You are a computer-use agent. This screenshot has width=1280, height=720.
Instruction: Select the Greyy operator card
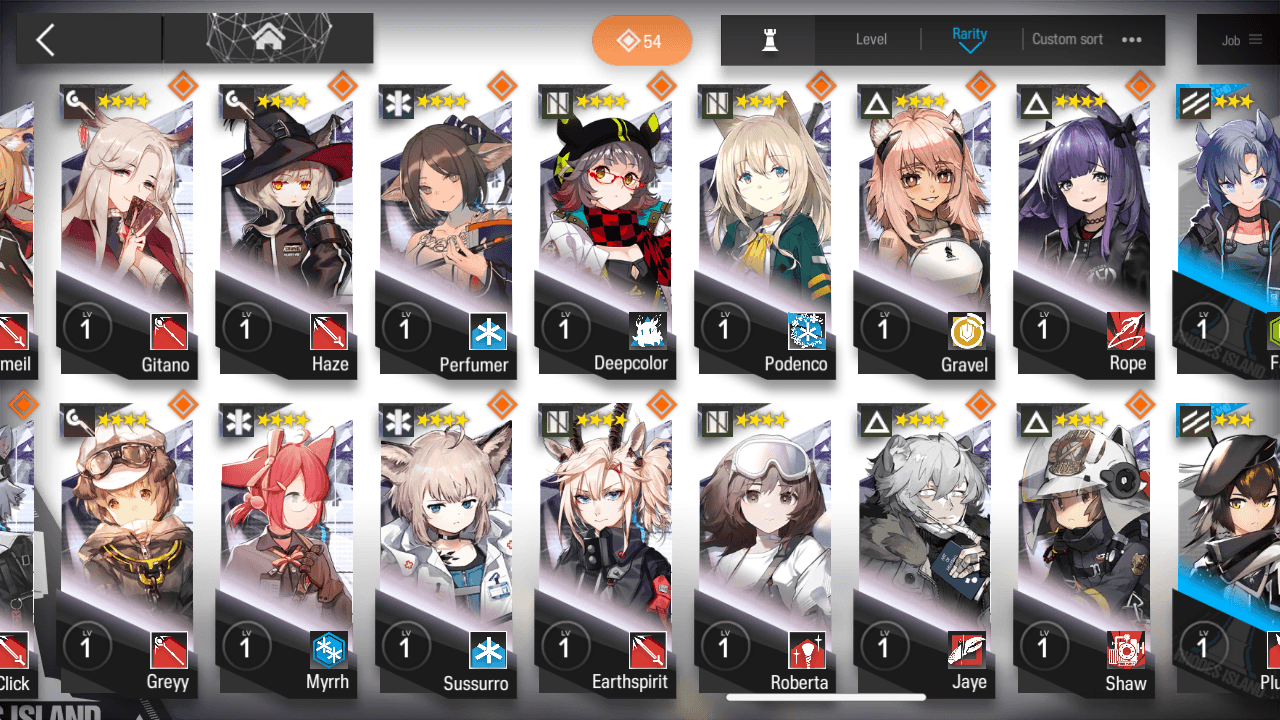(x=126, y=550)
